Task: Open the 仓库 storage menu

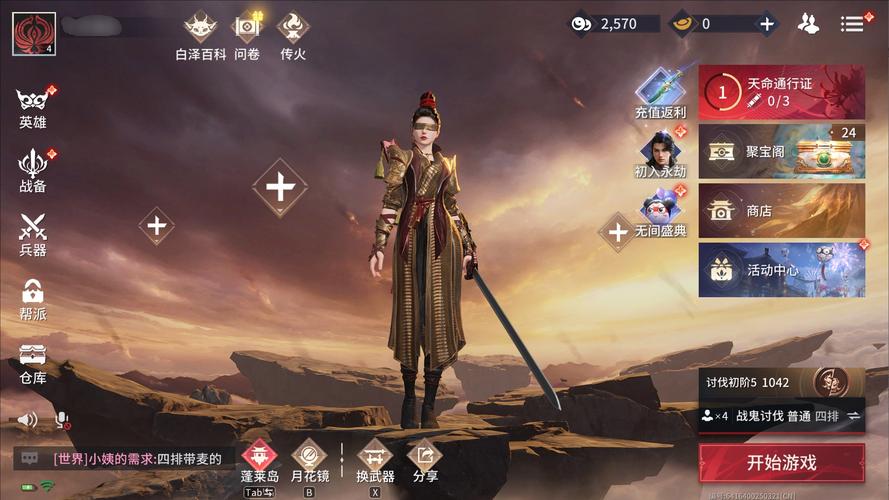Action: coord(33,361)
